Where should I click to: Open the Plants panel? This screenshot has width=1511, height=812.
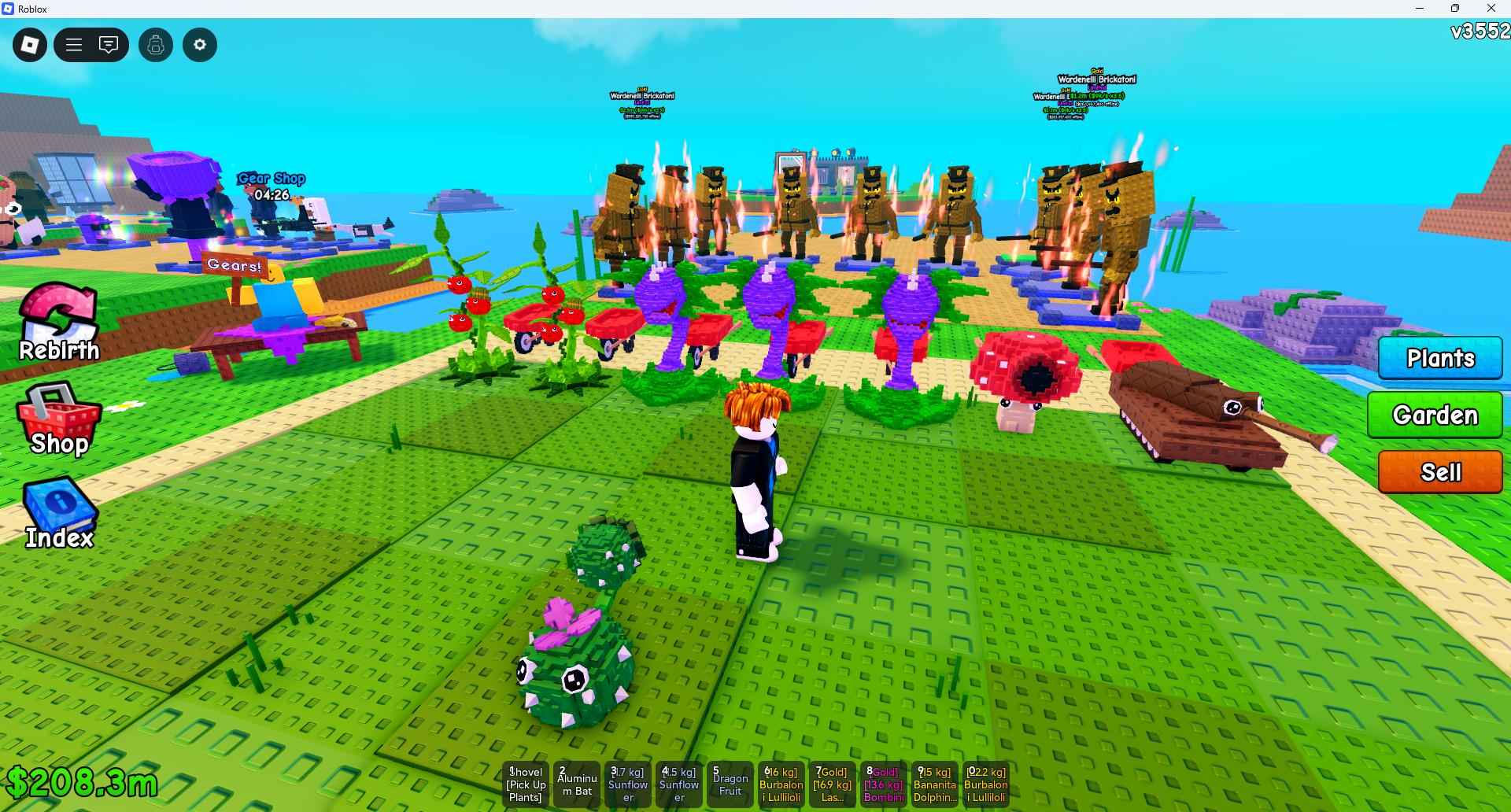[1439, 359]
